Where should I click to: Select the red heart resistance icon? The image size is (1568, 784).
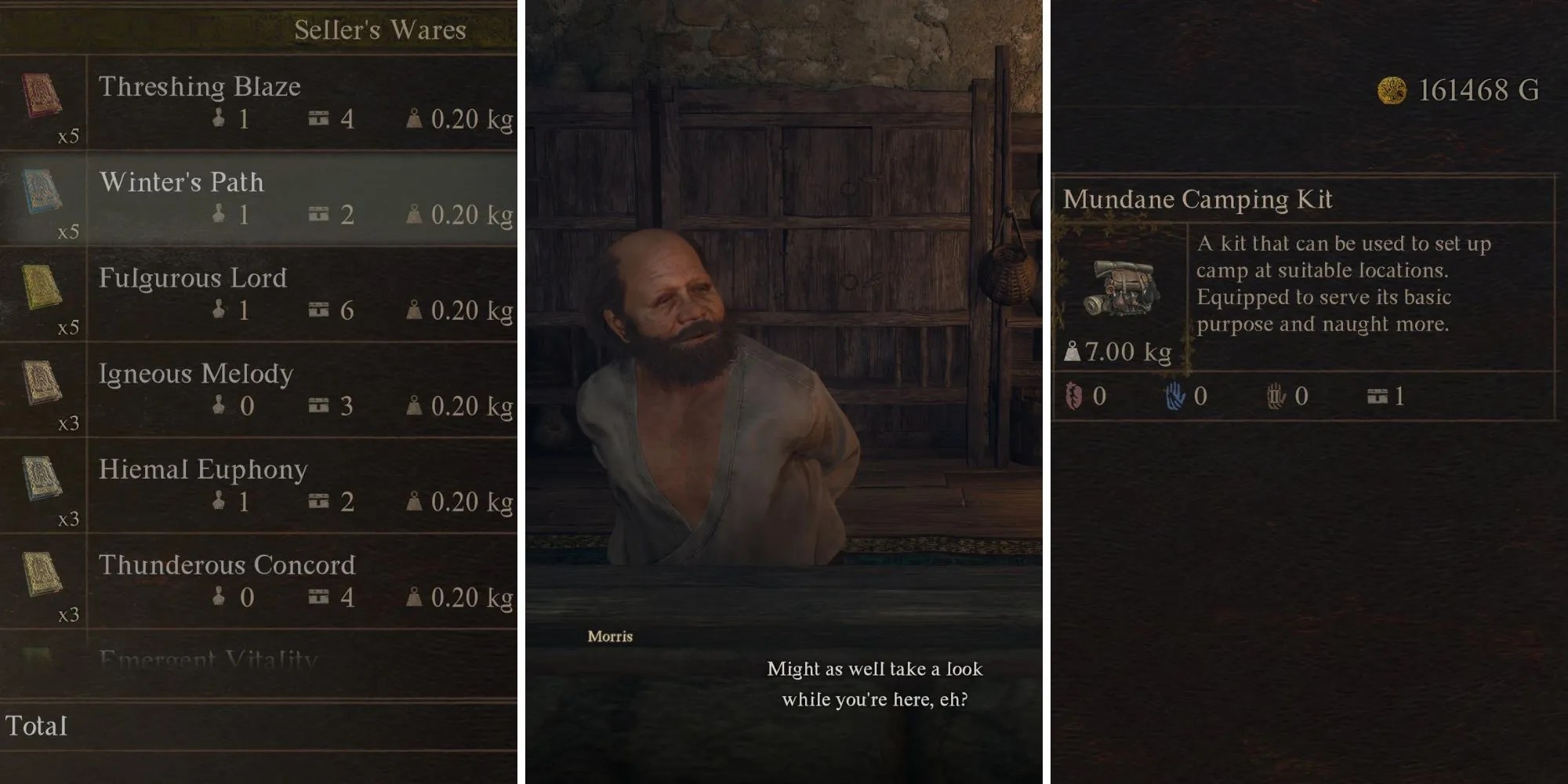click(1074, 396)
